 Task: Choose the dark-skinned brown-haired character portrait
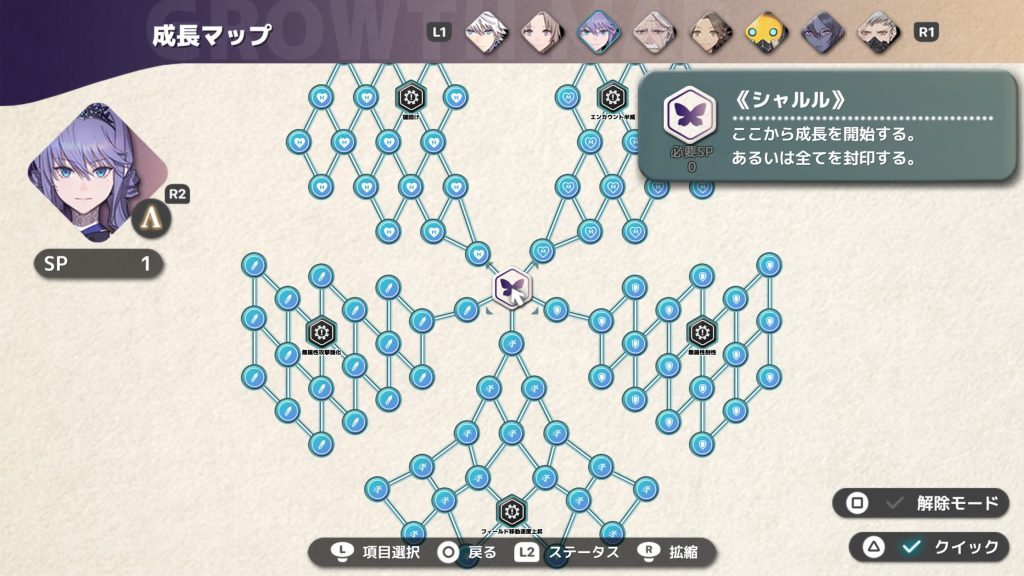[707, 31]
